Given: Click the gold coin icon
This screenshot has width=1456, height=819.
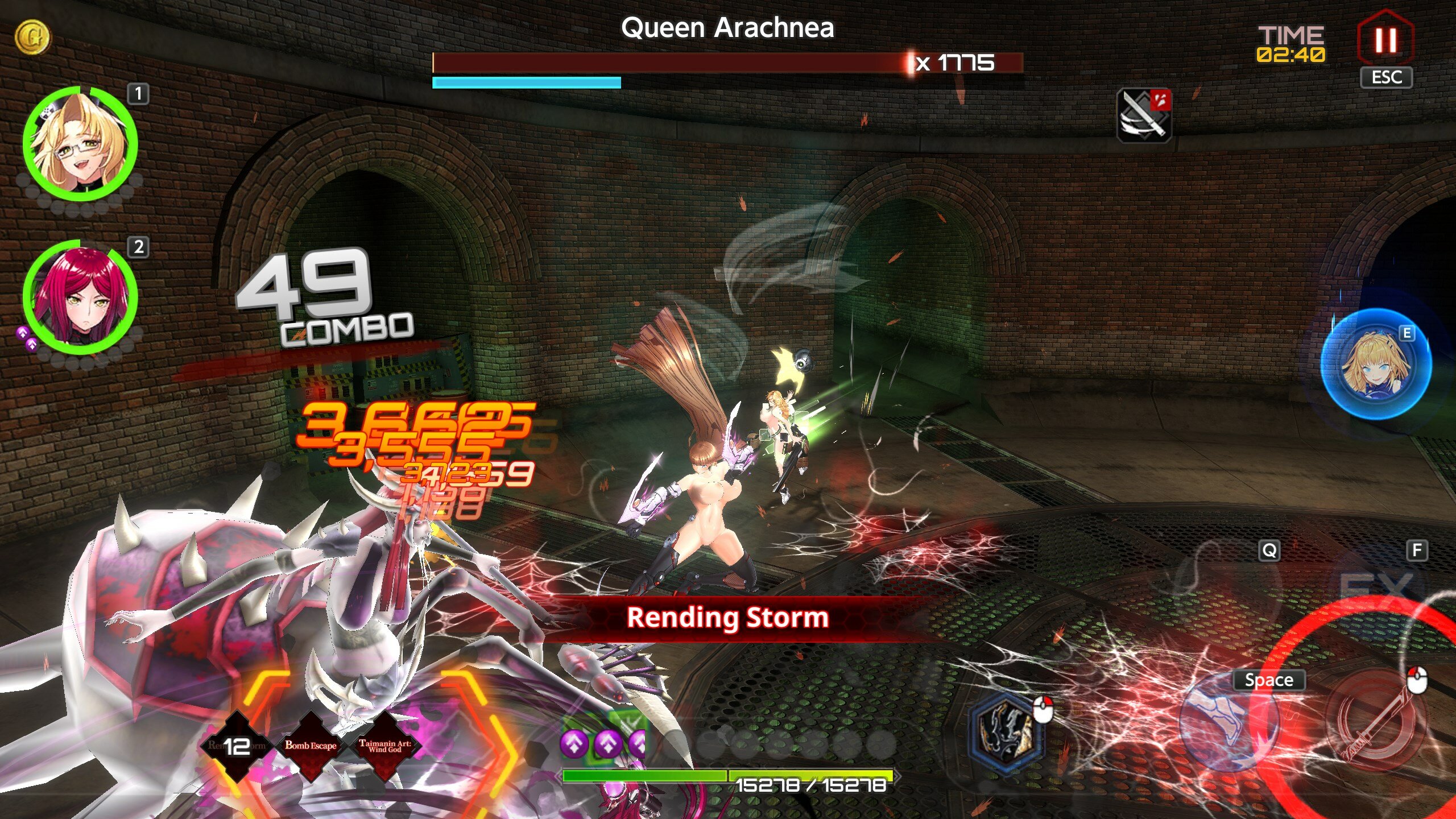Looking at the screenshot, I should (x=32, y=37).
